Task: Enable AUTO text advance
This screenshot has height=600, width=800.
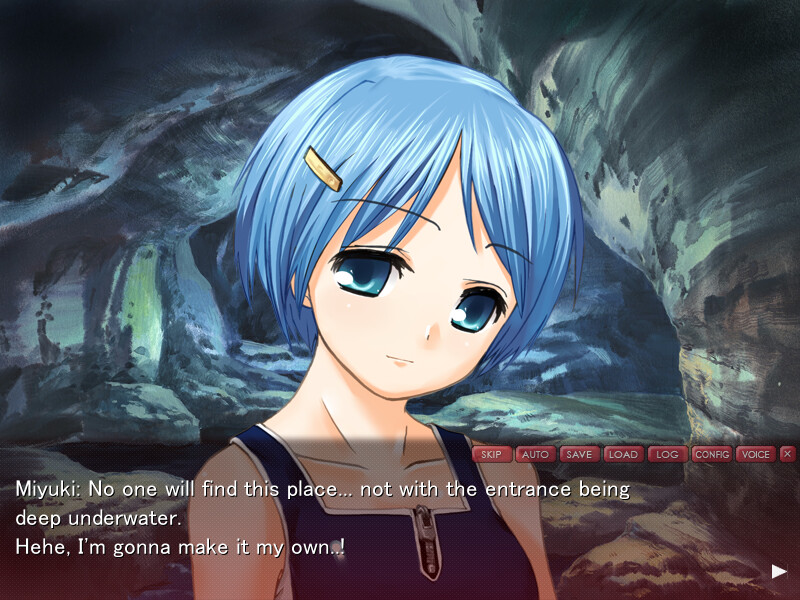Action: coord(535,454)
